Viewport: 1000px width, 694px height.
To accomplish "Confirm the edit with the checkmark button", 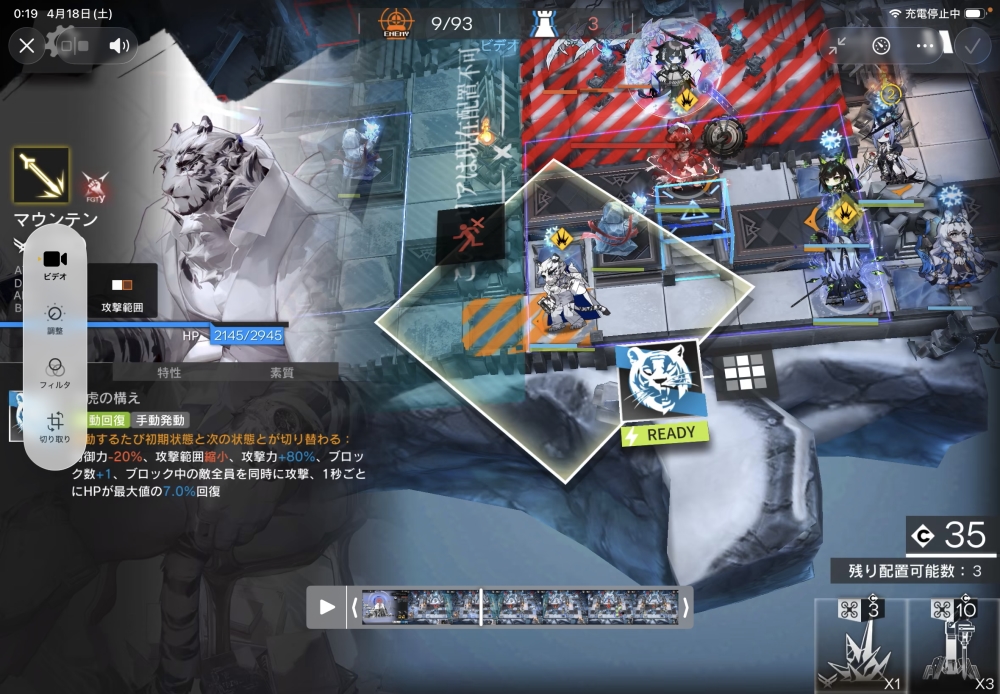I will 971,45.
